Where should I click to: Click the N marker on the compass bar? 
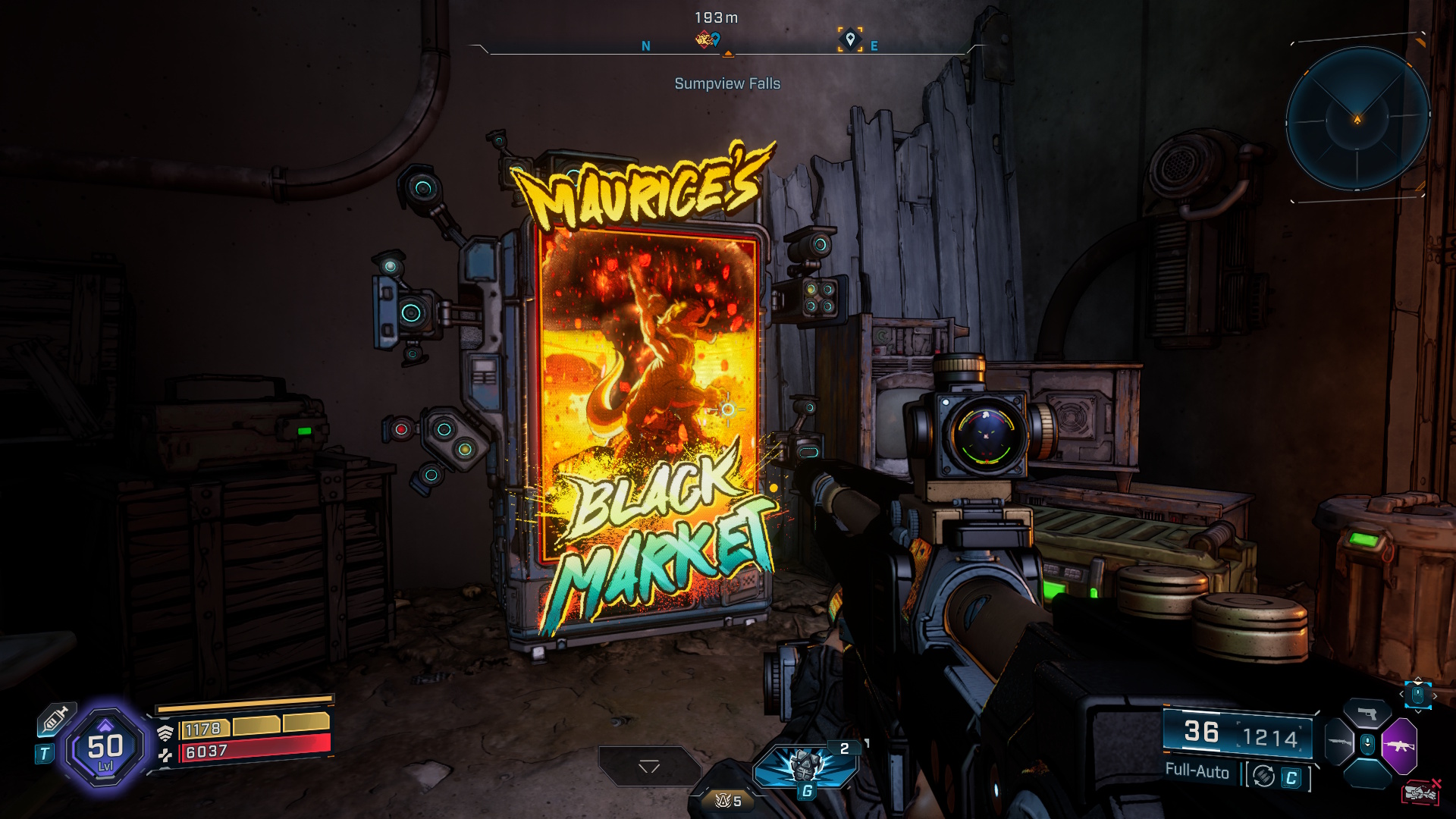click(646, 45)
